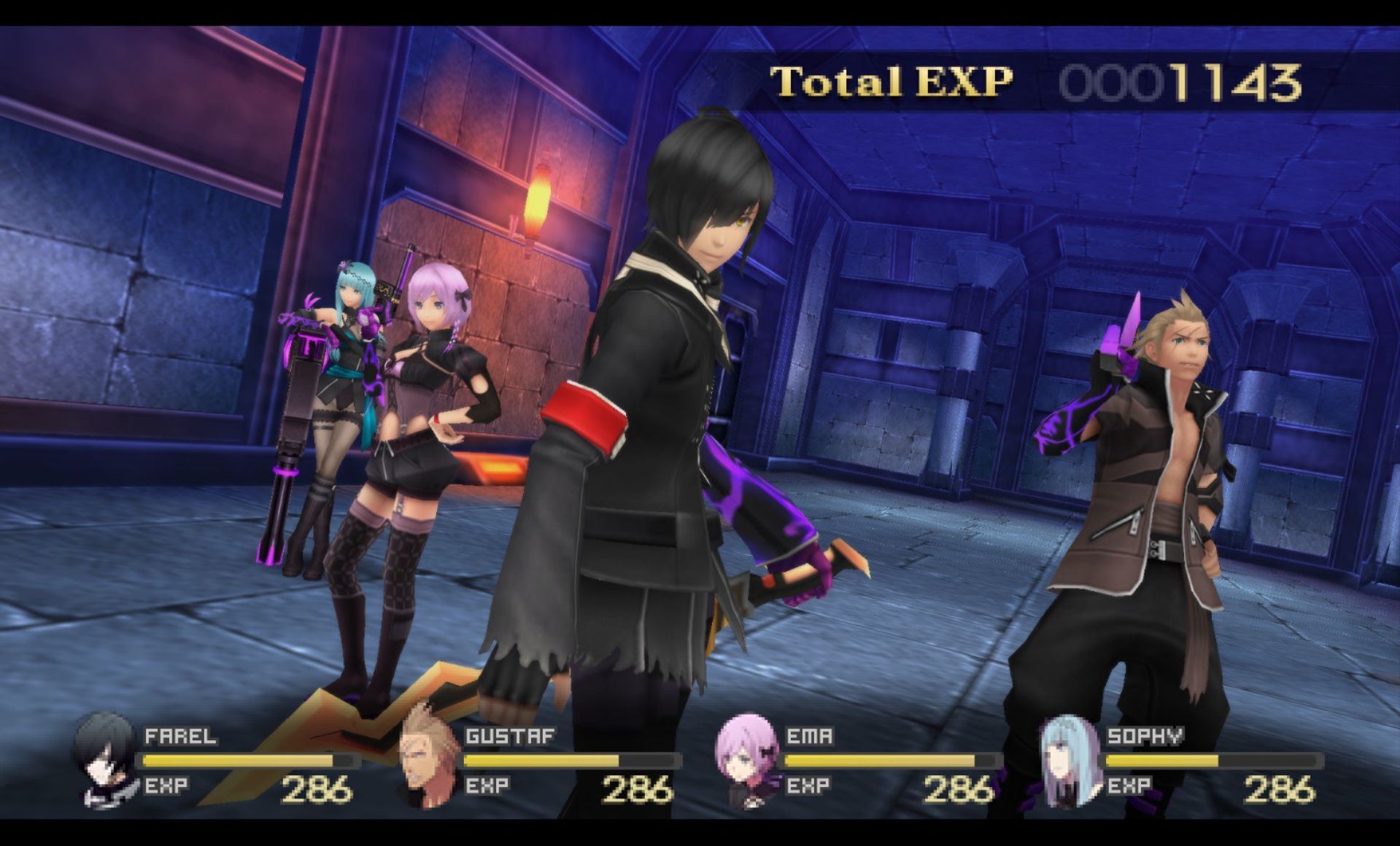Pick Sophy's party portrait
Image resolution: width=1400 pixels, height=846 pixels.
(1067, 760)
